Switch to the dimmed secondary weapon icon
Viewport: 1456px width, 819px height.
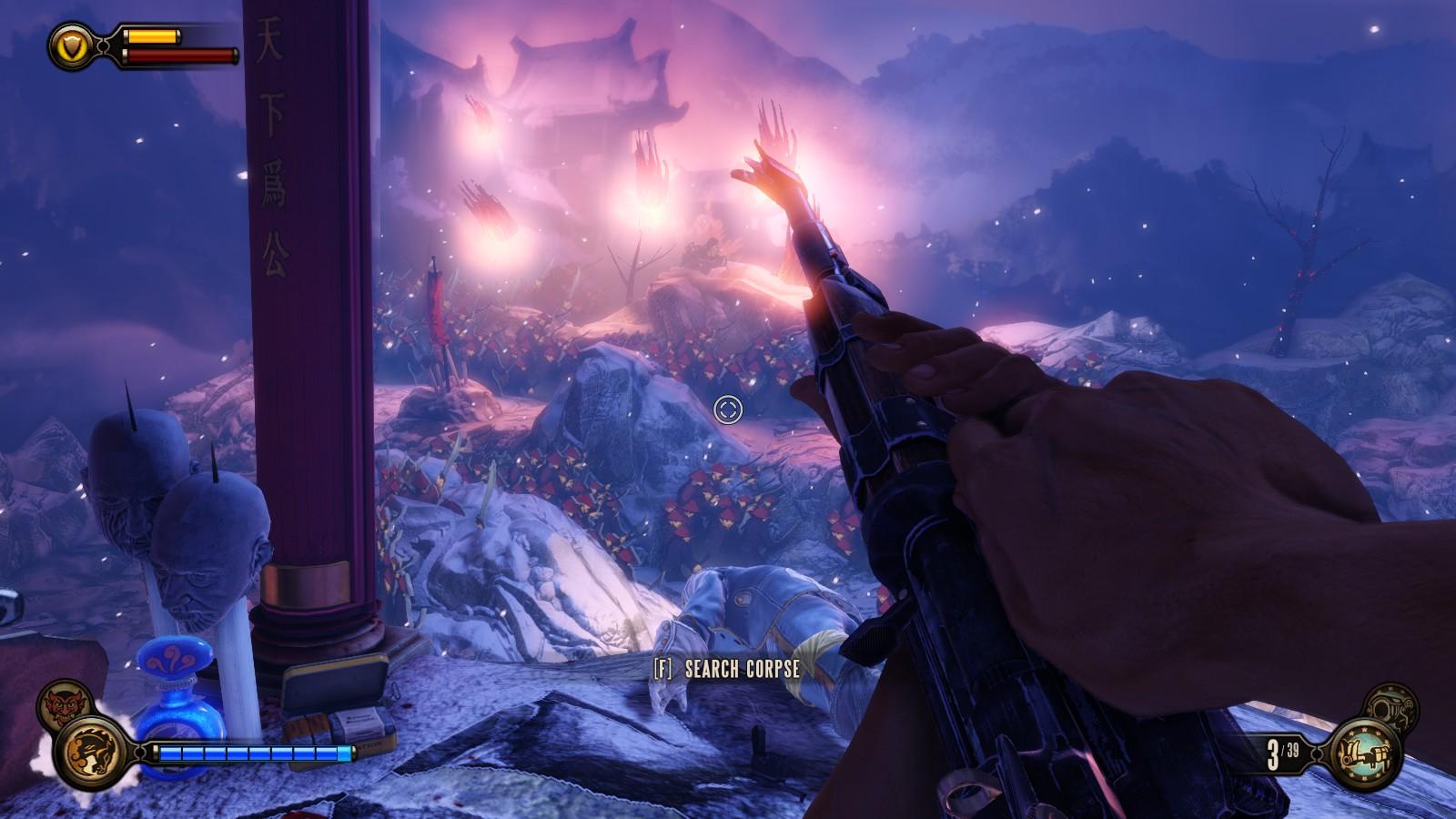pos(1391,707)
